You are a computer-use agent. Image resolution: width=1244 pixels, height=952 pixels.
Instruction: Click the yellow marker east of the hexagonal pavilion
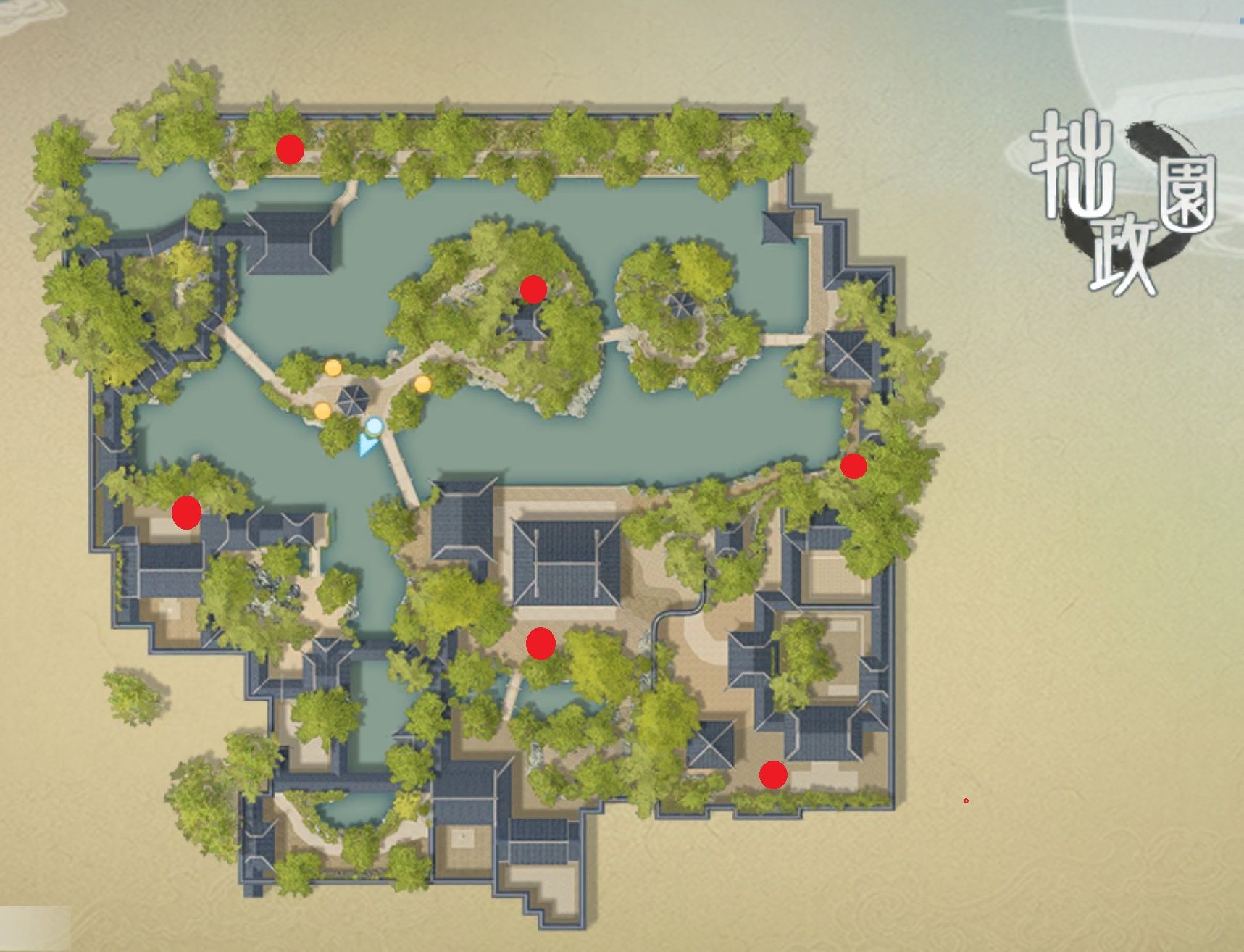coord(422,384)
